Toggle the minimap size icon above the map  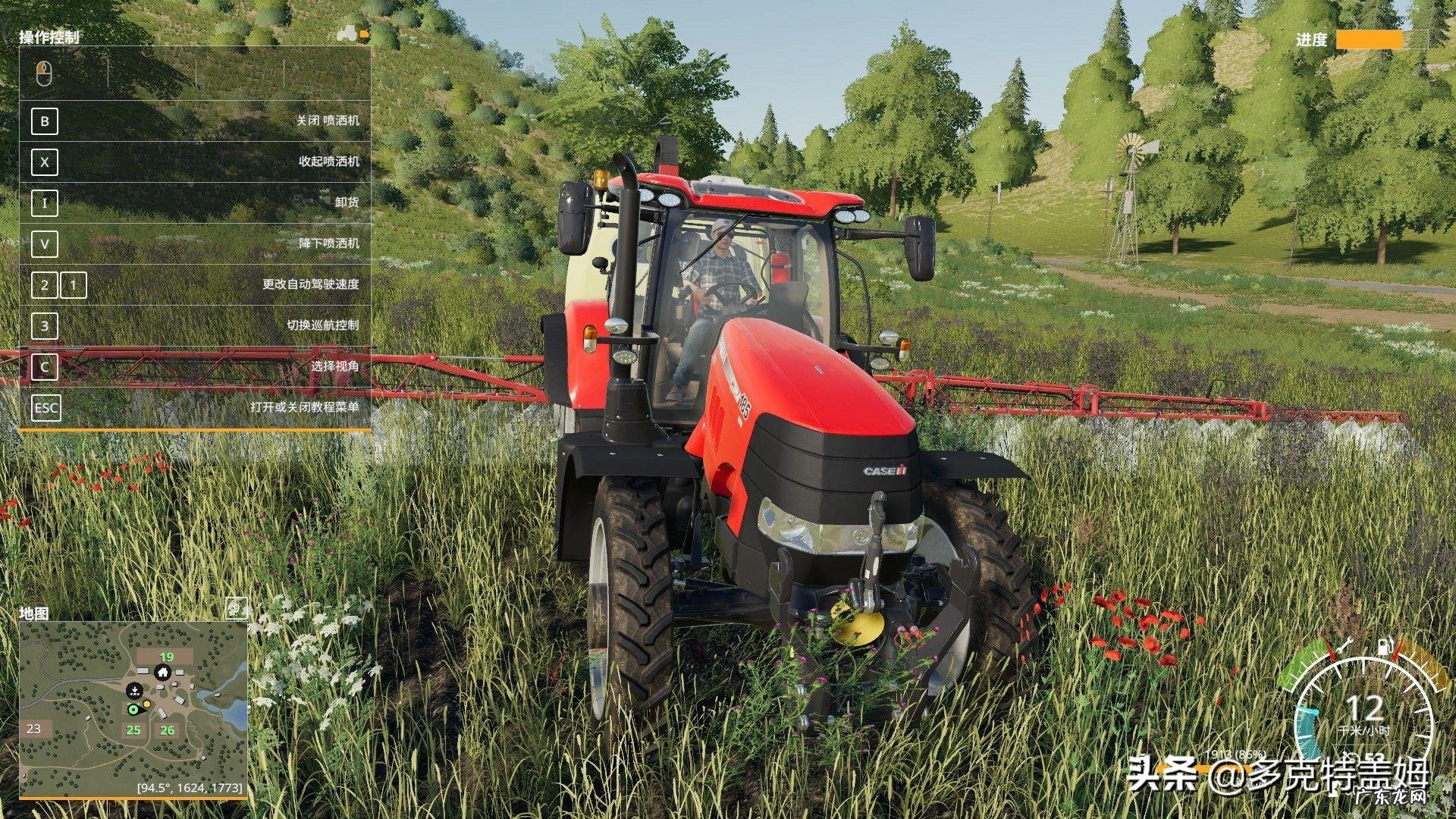237,608
